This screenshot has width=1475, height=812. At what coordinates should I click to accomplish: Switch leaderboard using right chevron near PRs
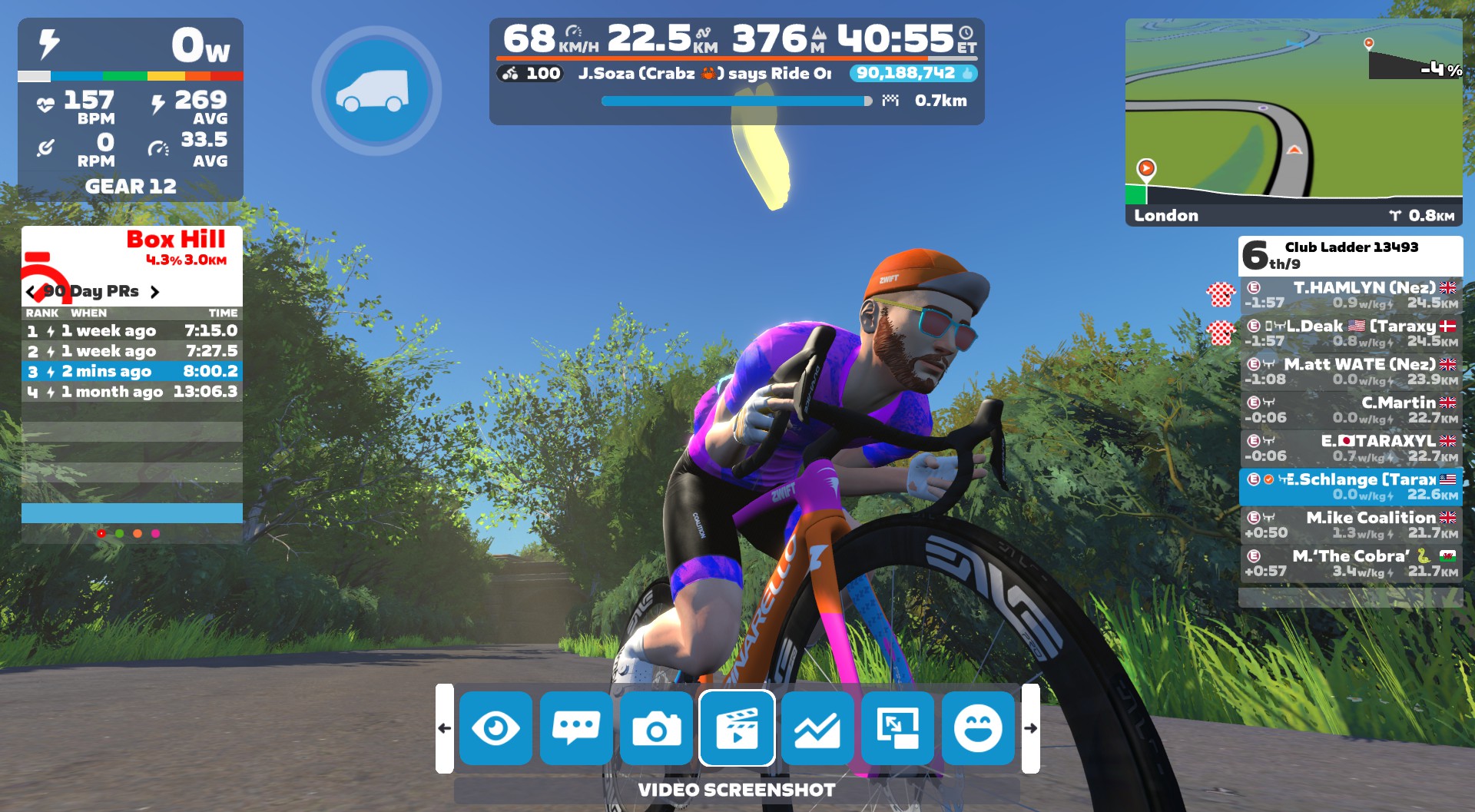[155, 292]
